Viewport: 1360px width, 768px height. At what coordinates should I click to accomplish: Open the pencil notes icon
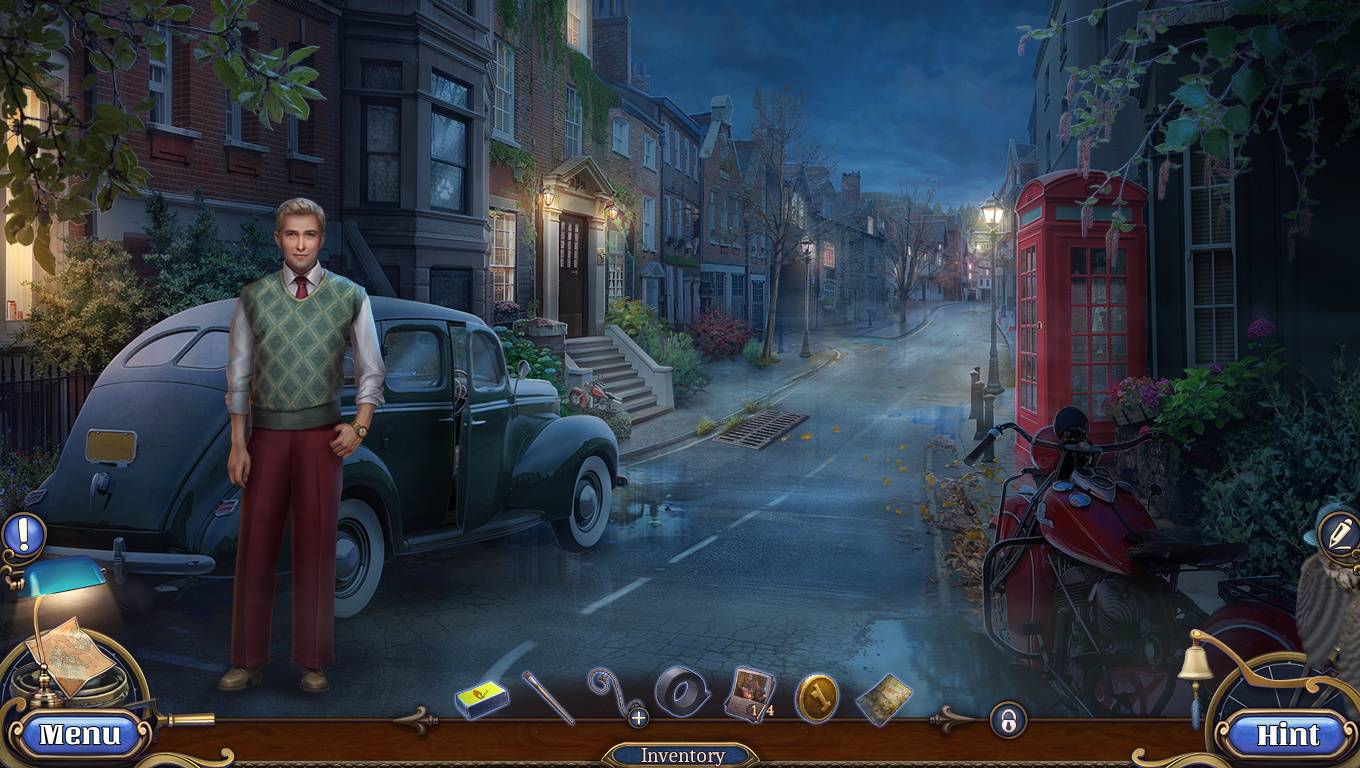(x=1339, y=532)
